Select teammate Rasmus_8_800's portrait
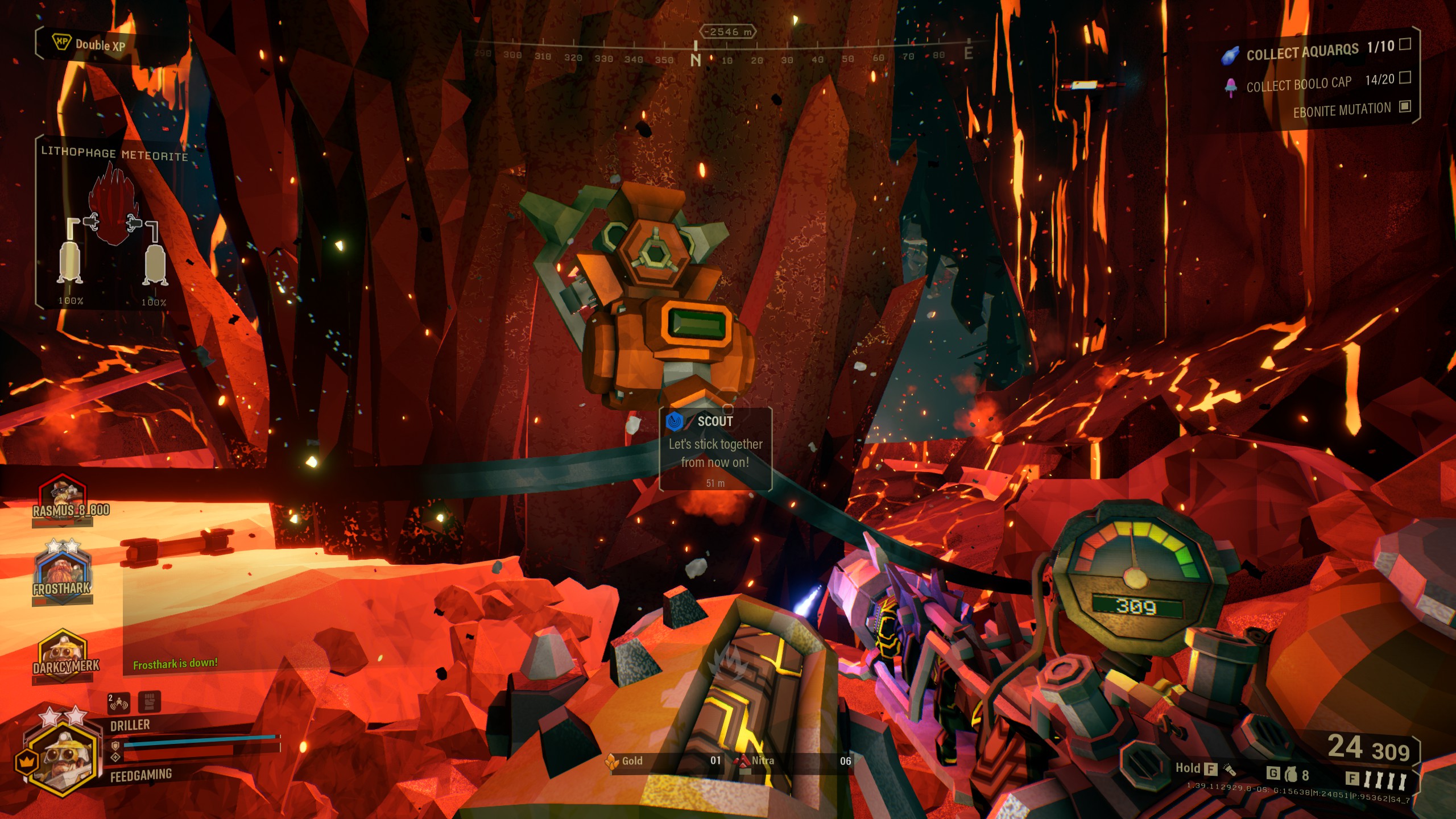1456x819 pixels. 63,495
